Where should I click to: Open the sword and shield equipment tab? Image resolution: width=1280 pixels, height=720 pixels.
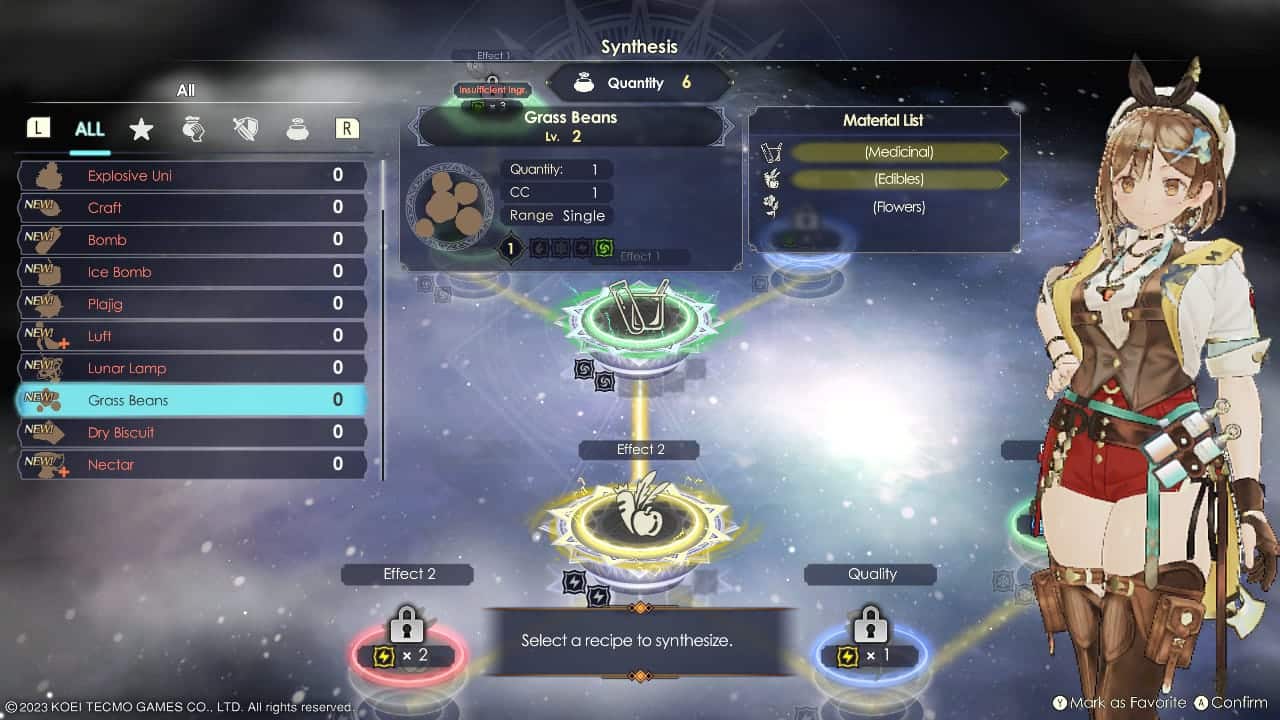pos(245,129)
